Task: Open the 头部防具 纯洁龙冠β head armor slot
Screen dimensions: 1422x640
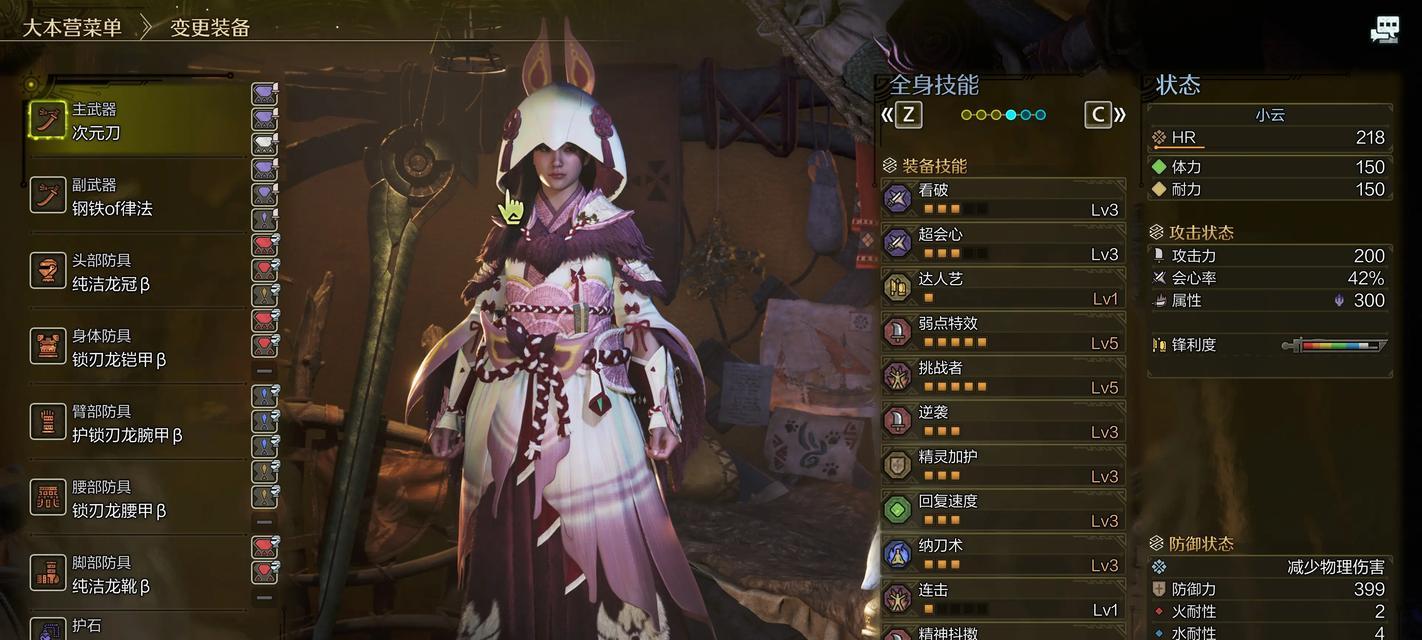Action: click(135, 272)
